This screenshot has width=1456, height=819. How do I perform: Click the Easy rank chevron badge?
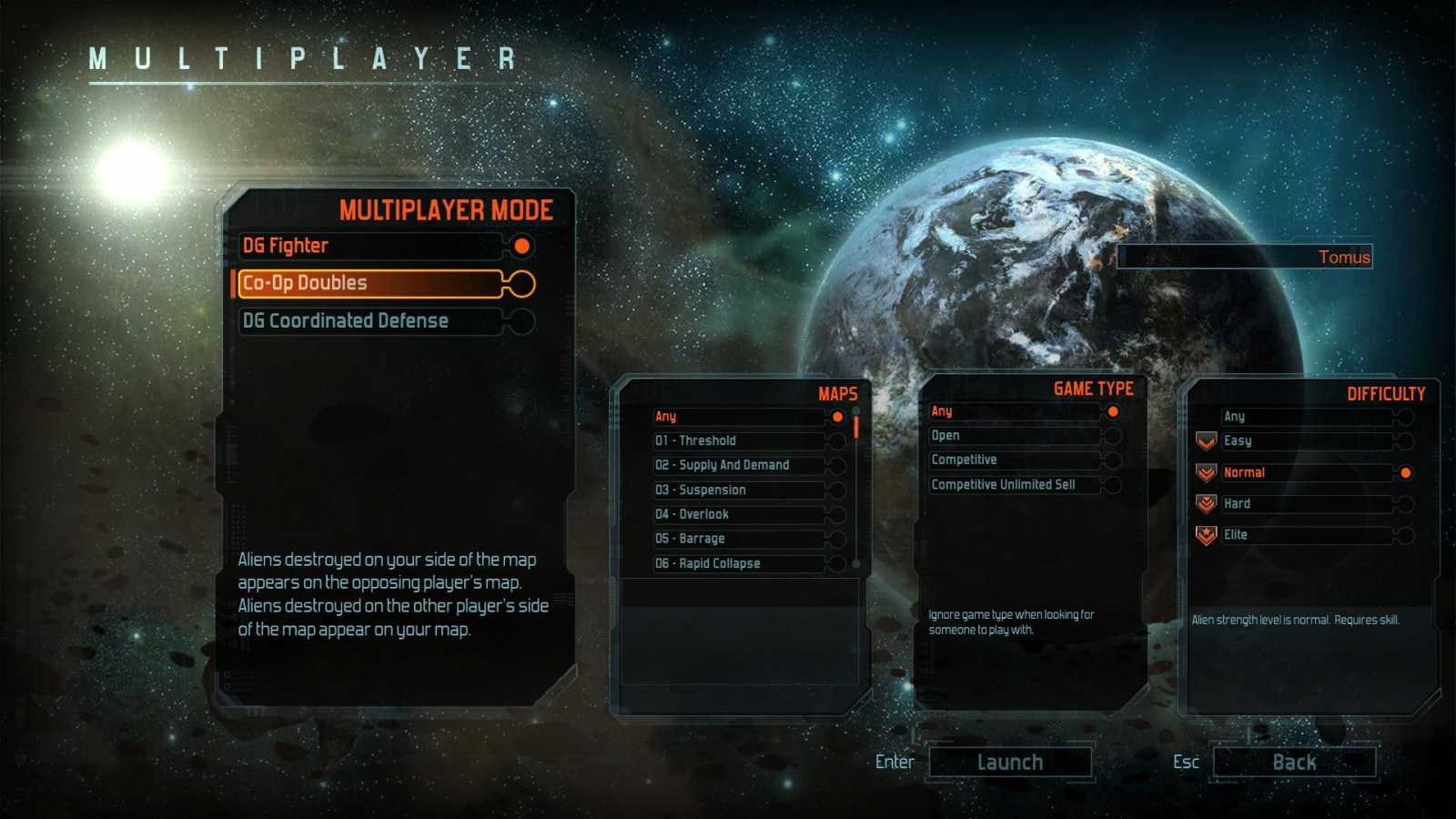(x=1206, y=440)
